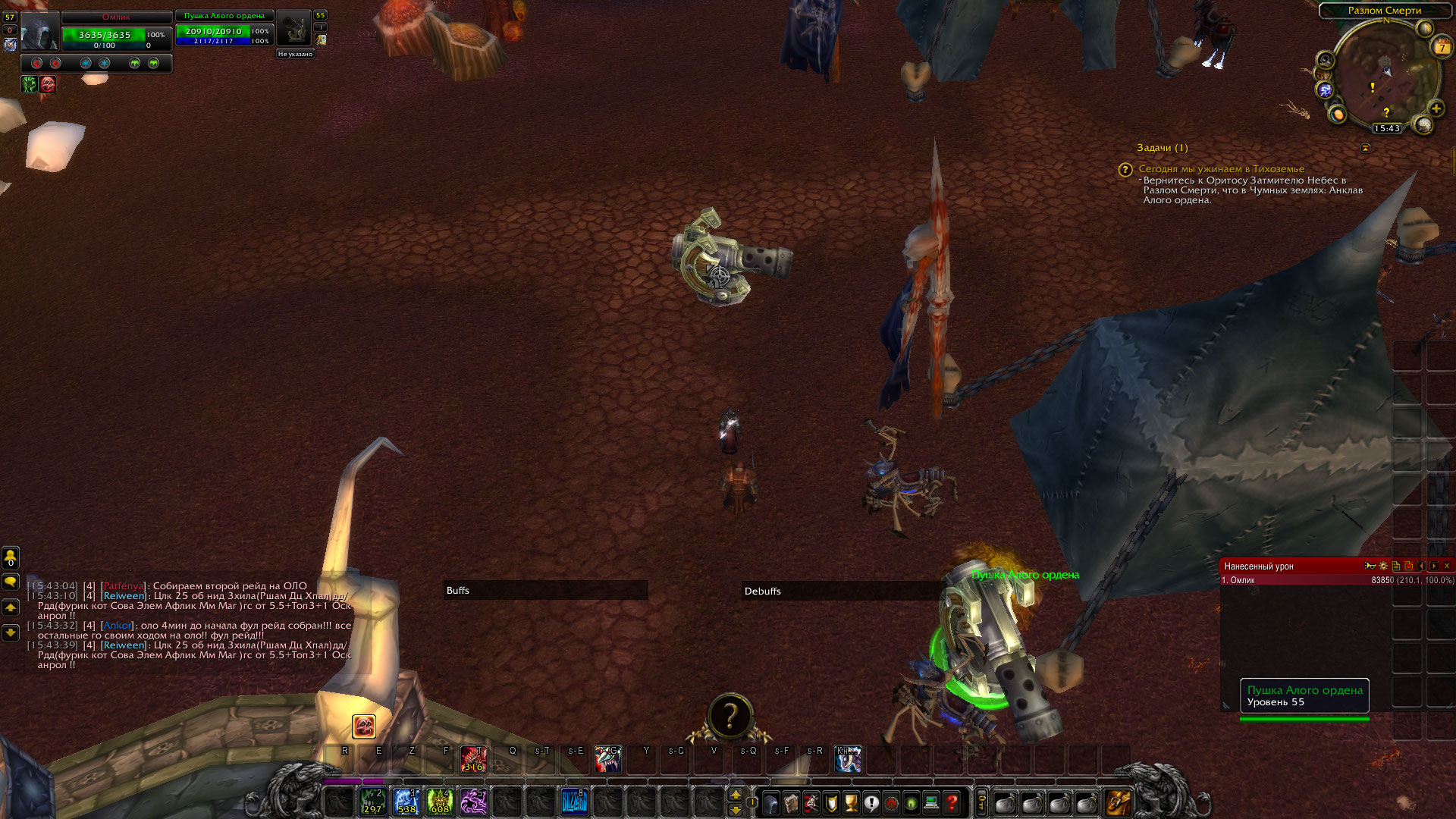
Task: Click the Blizzard logo action slot
Action: [x=574, y=802]
